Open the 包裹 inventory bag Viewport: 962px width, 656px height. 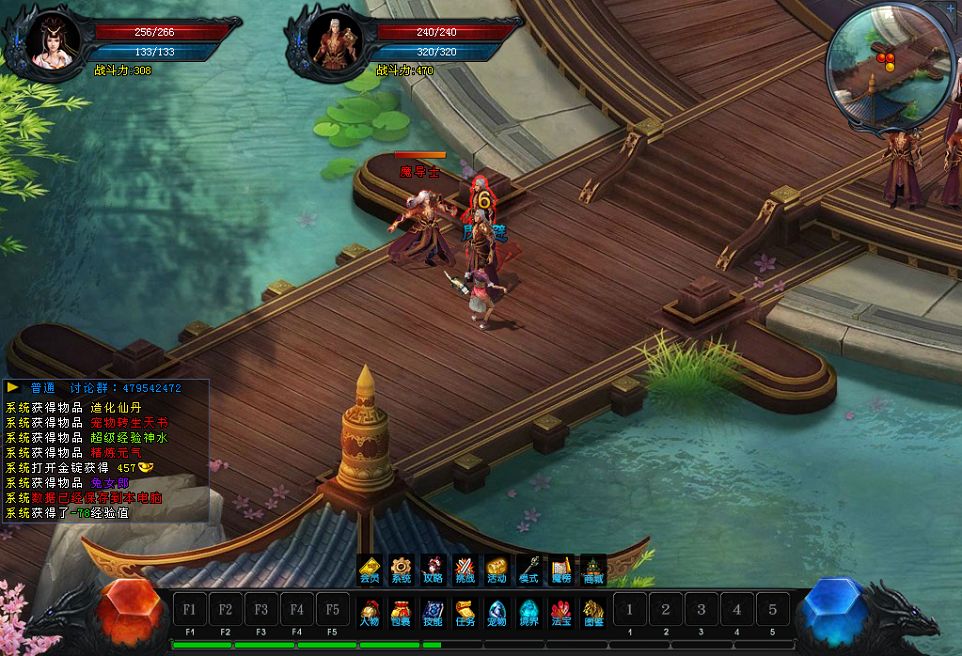[401, 610]
